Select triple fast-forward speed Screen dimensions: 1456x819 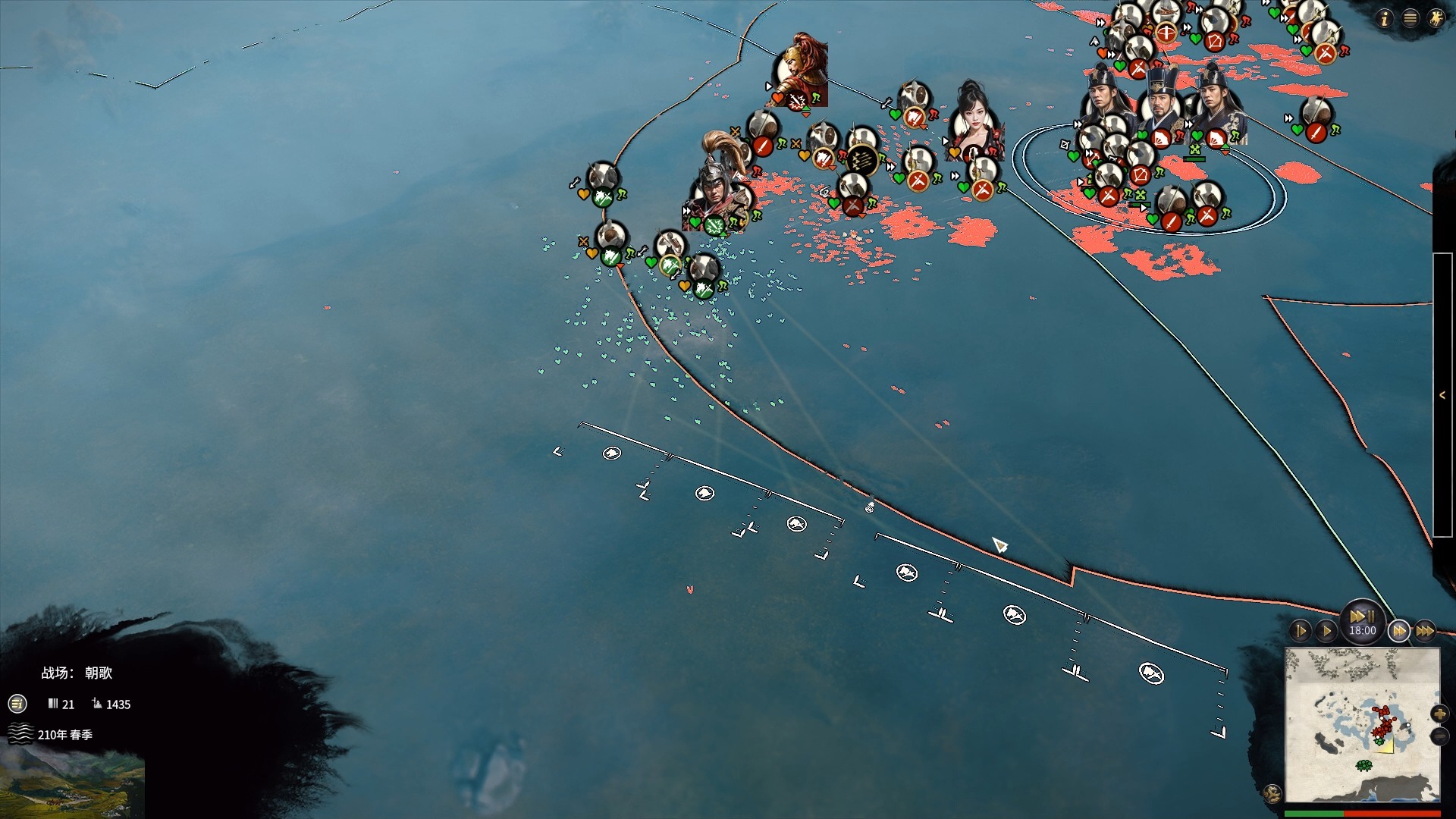(1425, 631)
